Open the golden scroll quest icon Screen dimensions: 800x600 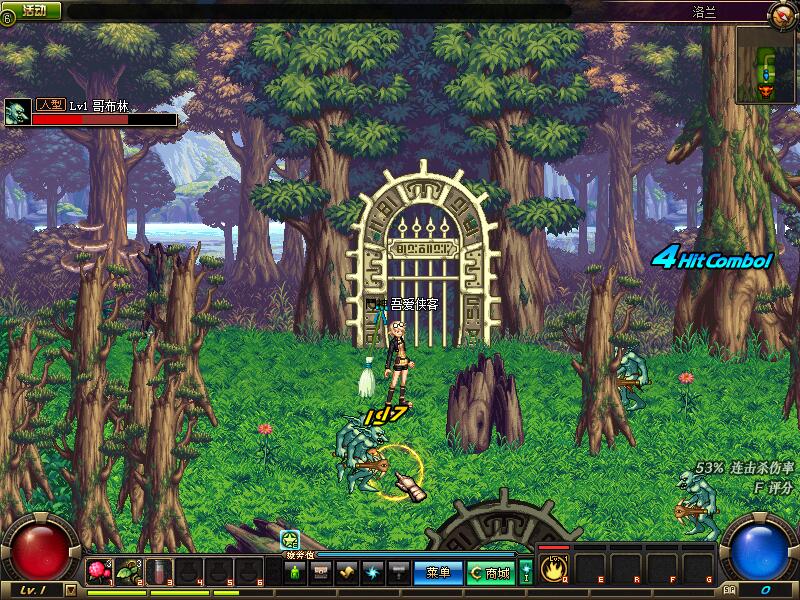pyautogui.click(x=347, y=573)
